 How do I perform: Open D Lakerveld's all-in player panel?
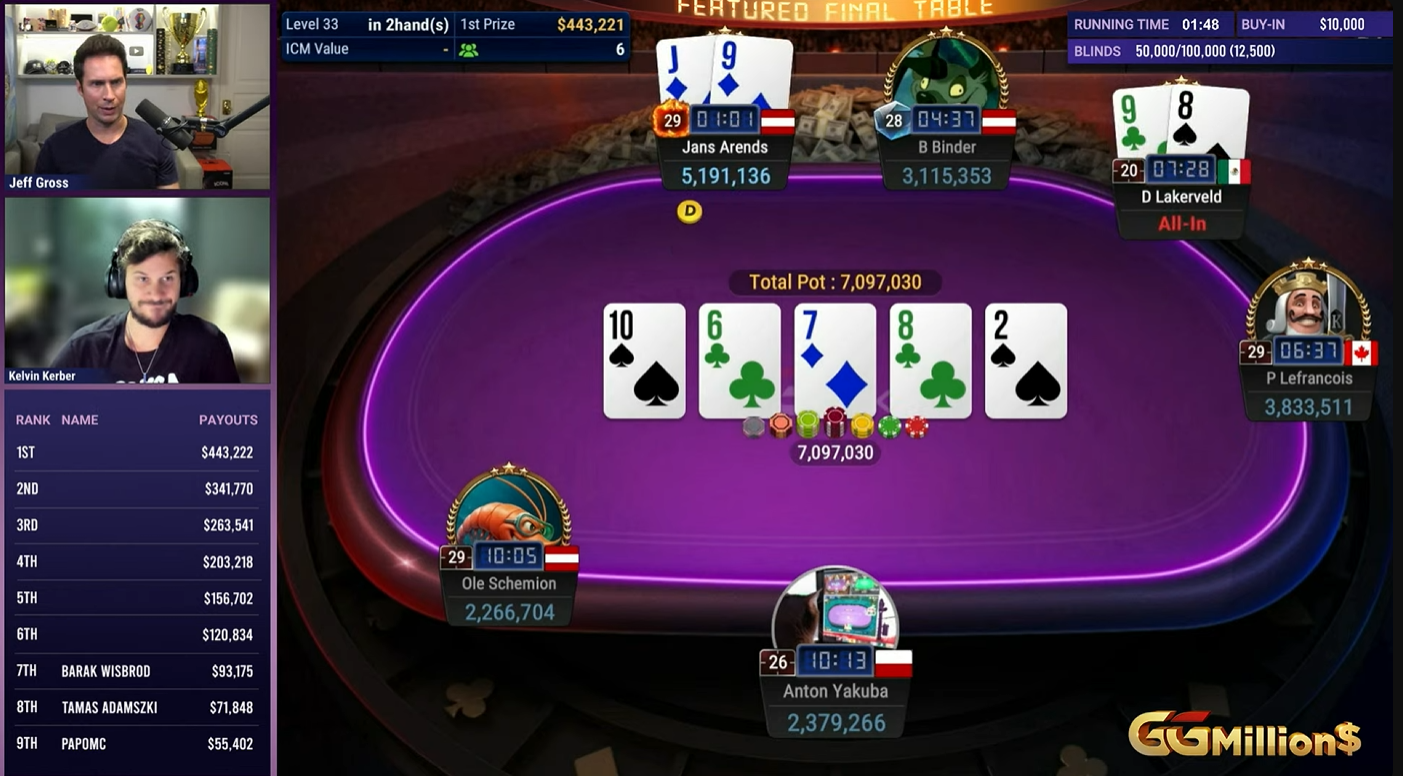point(1181,208)
